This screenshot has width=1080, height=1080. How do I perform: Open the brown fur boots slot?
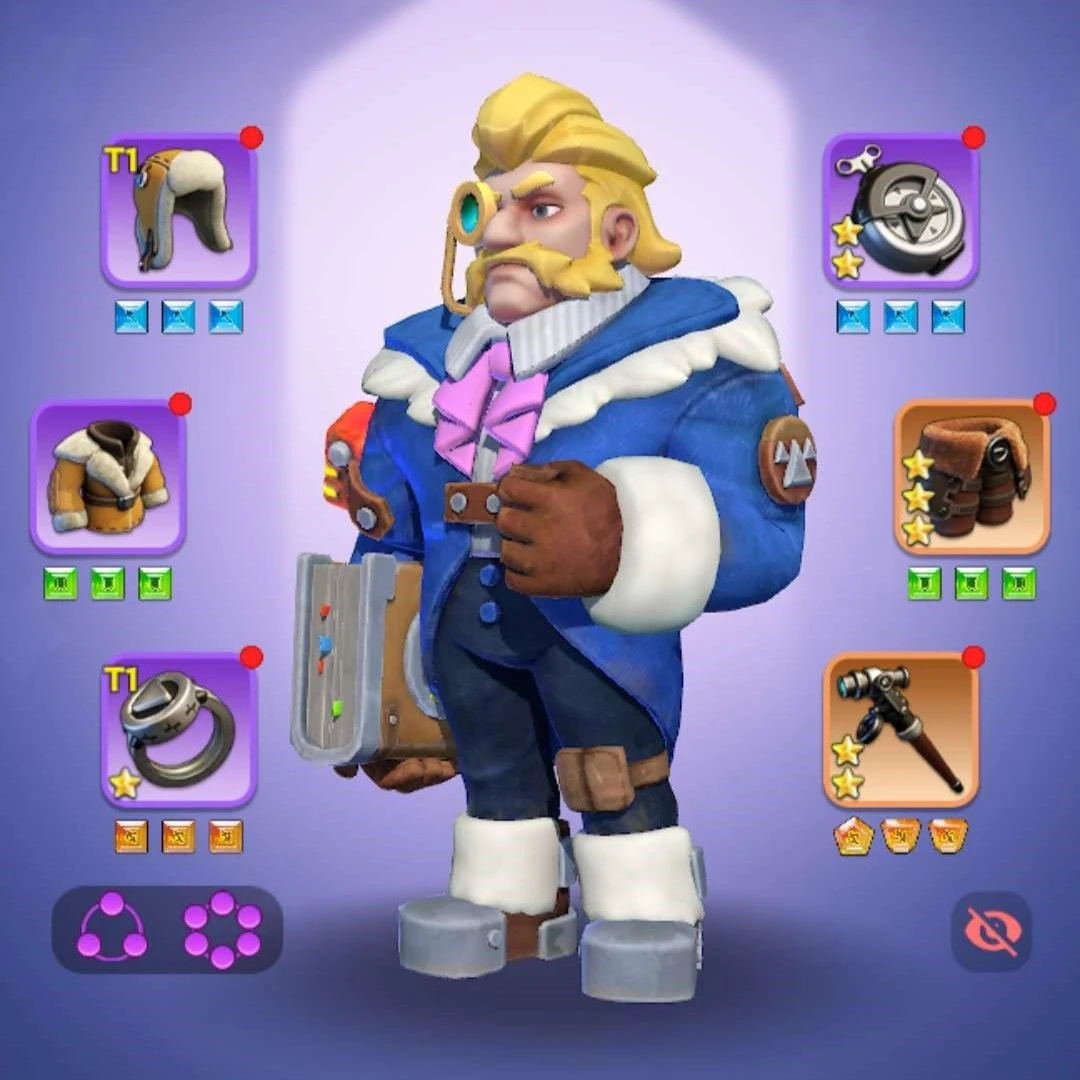pos(971,477)
